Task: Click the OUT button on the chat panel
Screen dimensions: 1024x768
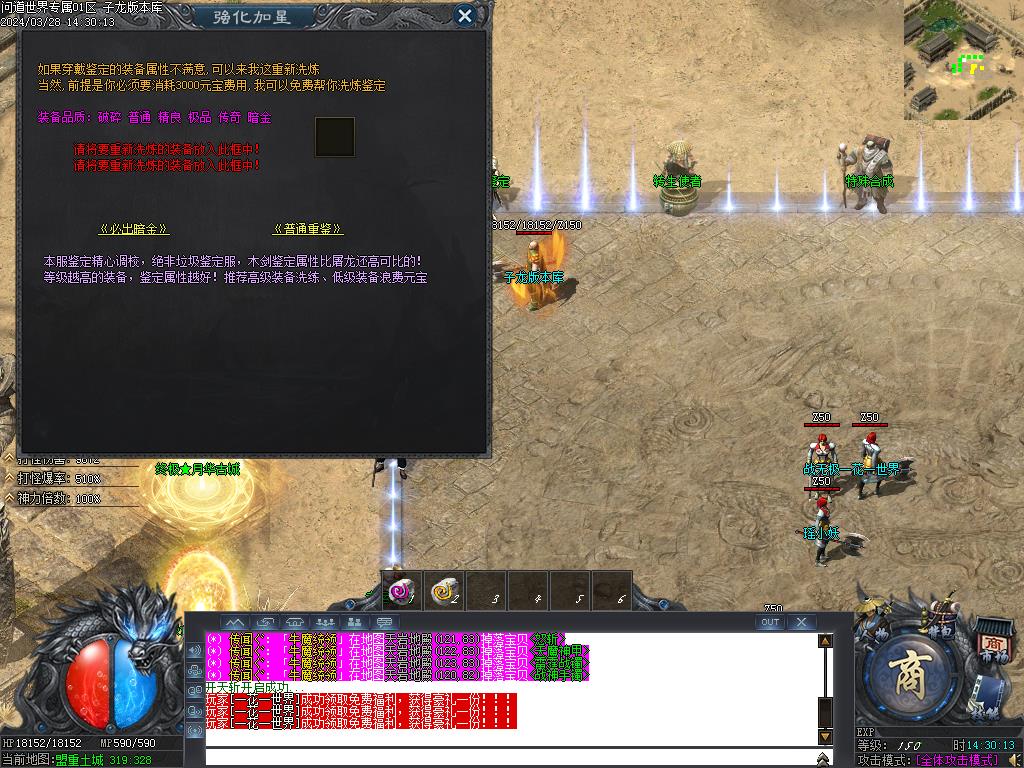Action: (x=770, y=622)
